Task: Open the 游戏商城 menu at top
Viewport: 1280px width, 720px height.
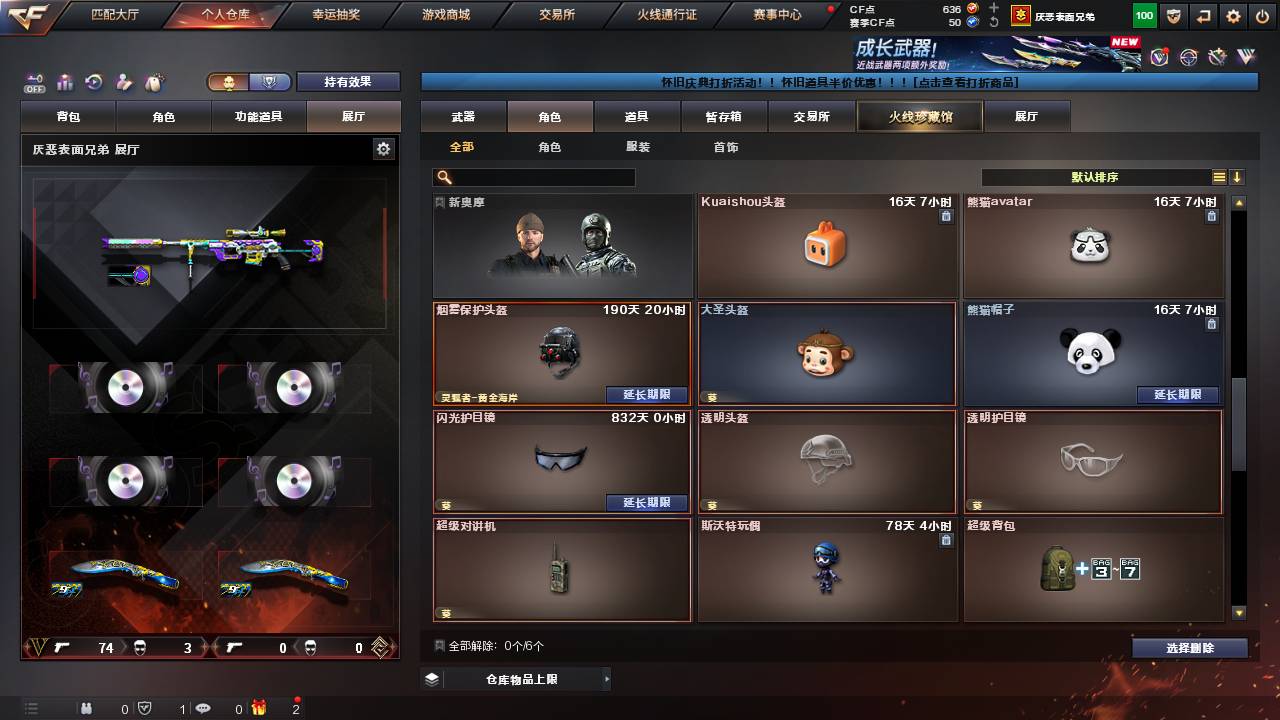Action: [x=445, y=14]
